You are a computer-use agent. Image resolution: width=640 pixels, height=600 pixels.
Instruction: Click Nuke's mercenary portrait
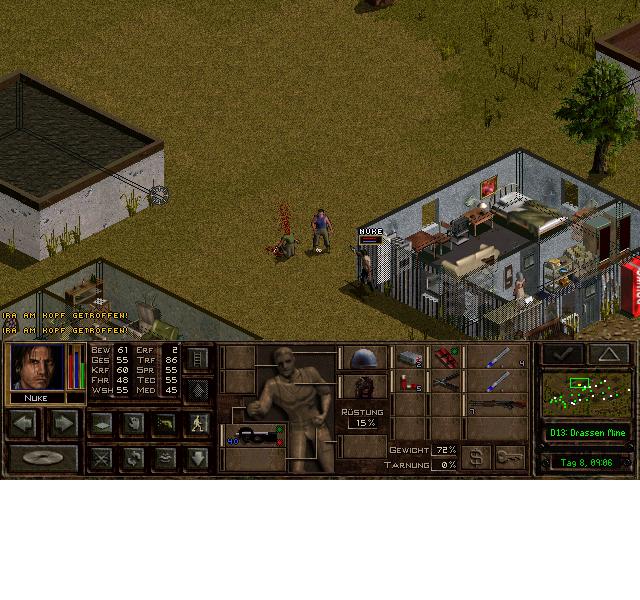coord(38,367)
